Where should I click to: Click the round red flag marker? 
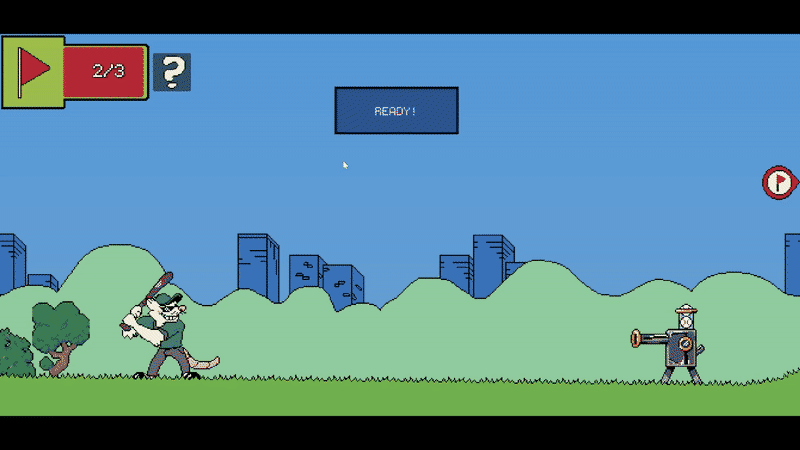point(778,183)
